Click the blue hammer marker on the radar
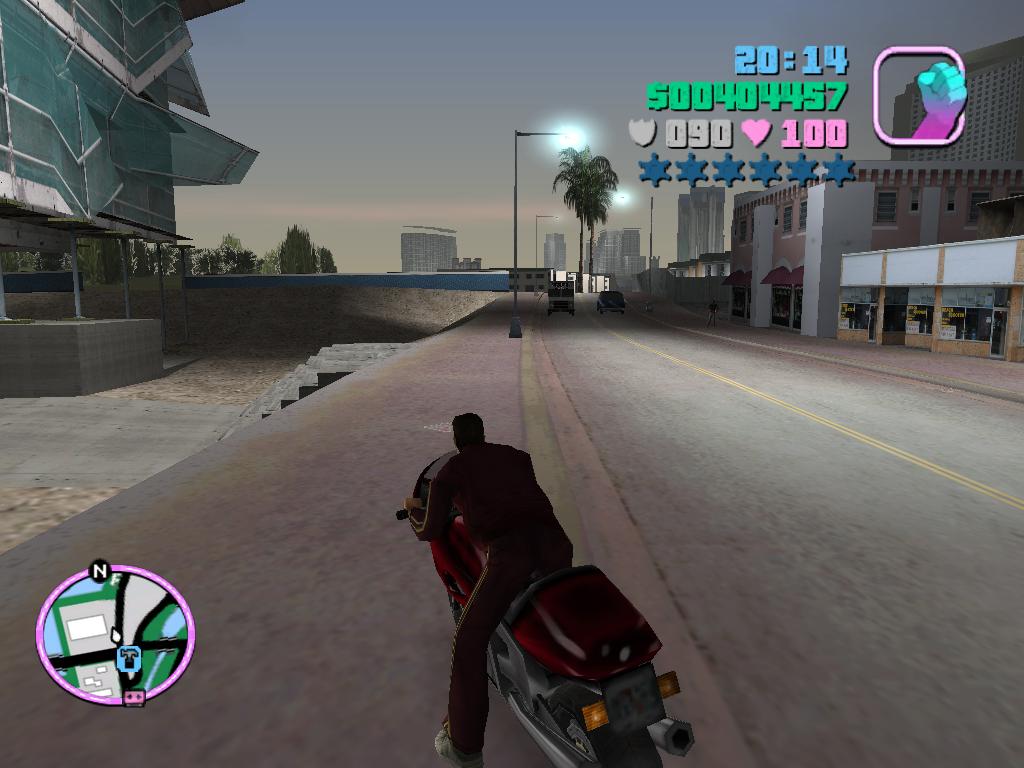The width and height of the screenshot is (1024, 768). point(128,659)
